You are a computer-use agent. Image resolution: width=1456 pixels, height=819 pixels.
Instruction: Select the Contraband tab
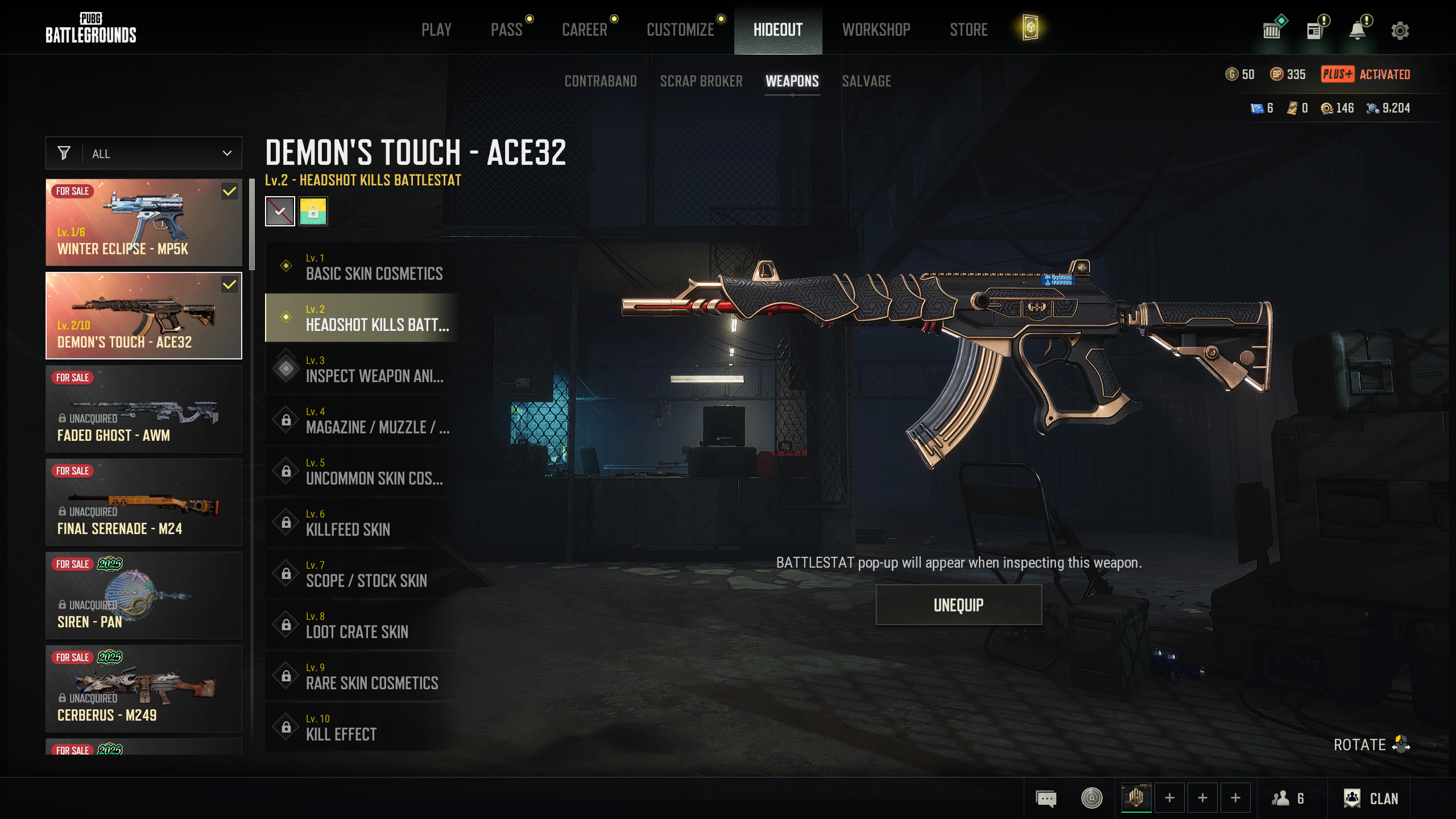pyautogui.click(x=601, y=81)
